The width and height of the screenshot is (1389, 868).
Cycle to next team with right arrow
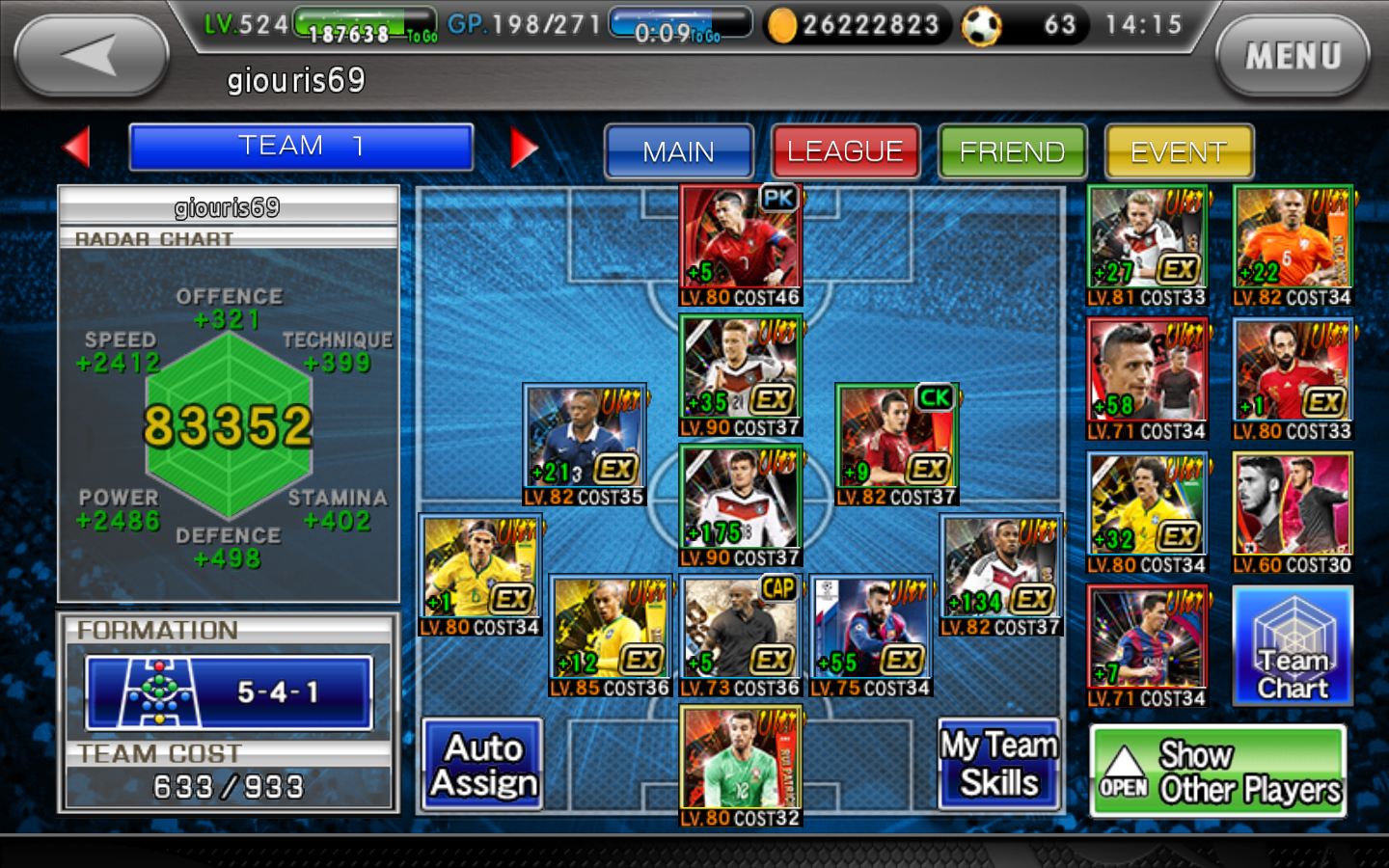pyautogui.click(x=526, y=147)
